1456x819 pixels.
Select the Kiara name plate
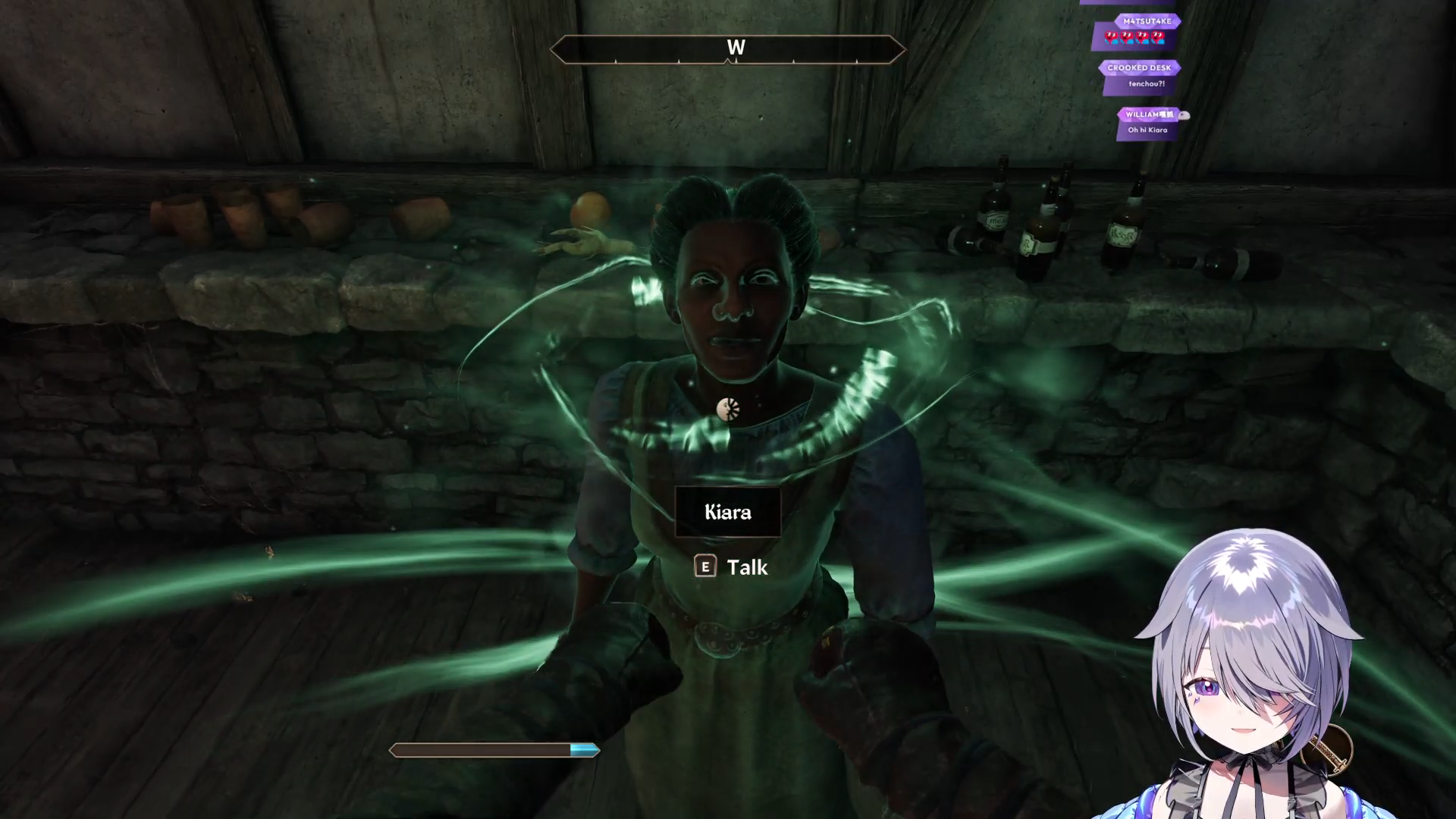tap(727, 512)
